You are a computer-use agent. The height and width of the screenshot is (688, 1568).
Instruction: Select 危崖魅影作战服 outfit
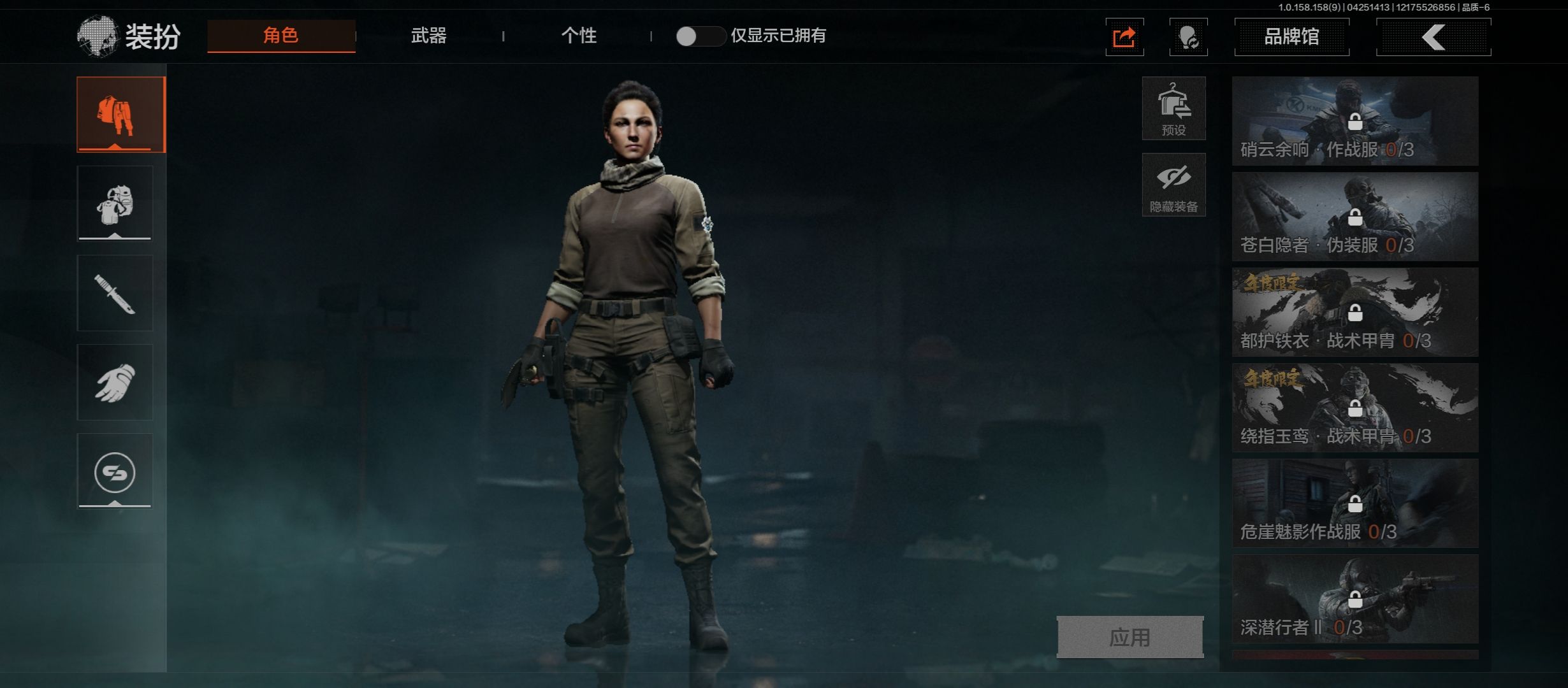pos(1355,503)
